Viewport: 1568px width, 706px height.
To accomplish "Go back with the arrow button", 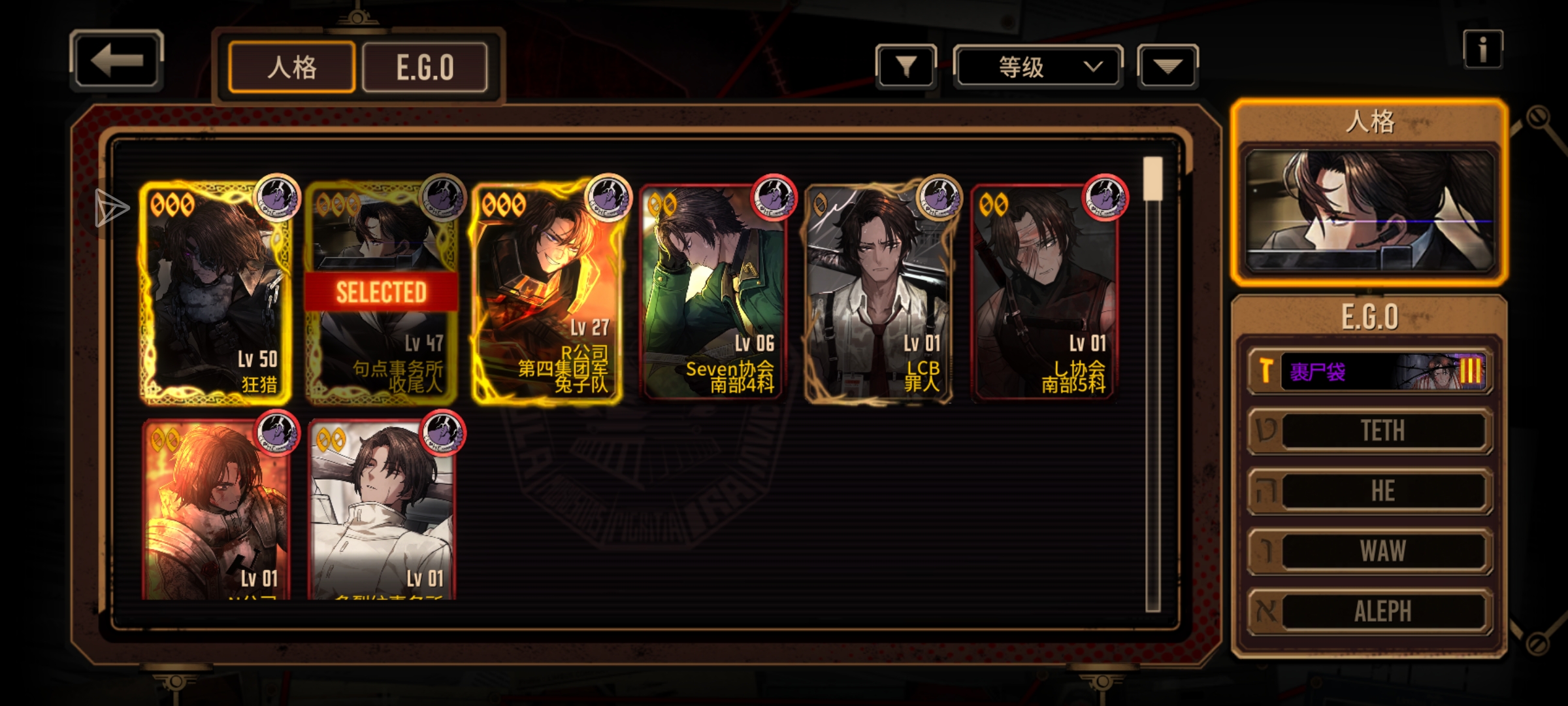I will click(x=116, y=61).
